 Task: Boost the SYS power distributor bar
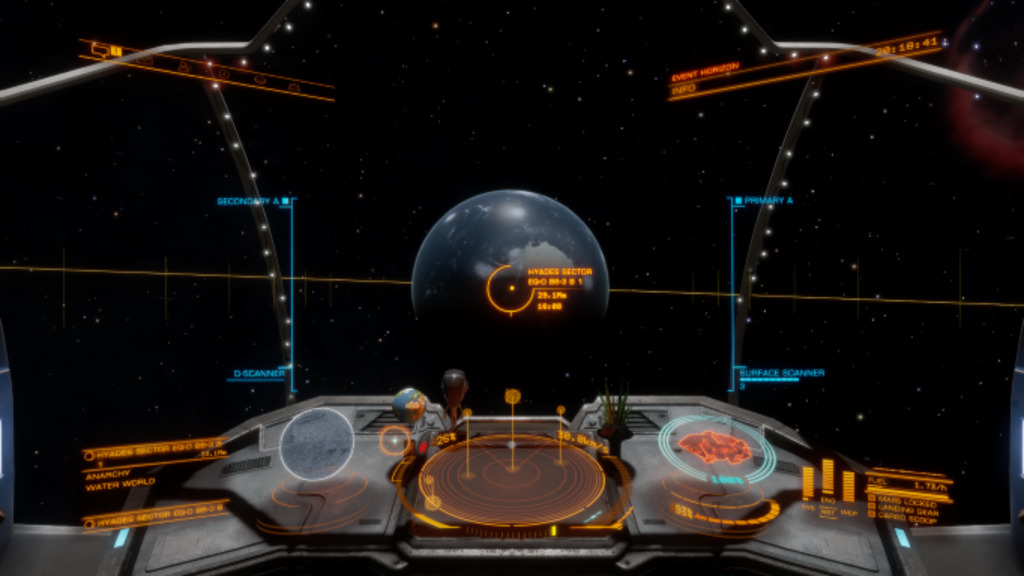click(808, 484)
